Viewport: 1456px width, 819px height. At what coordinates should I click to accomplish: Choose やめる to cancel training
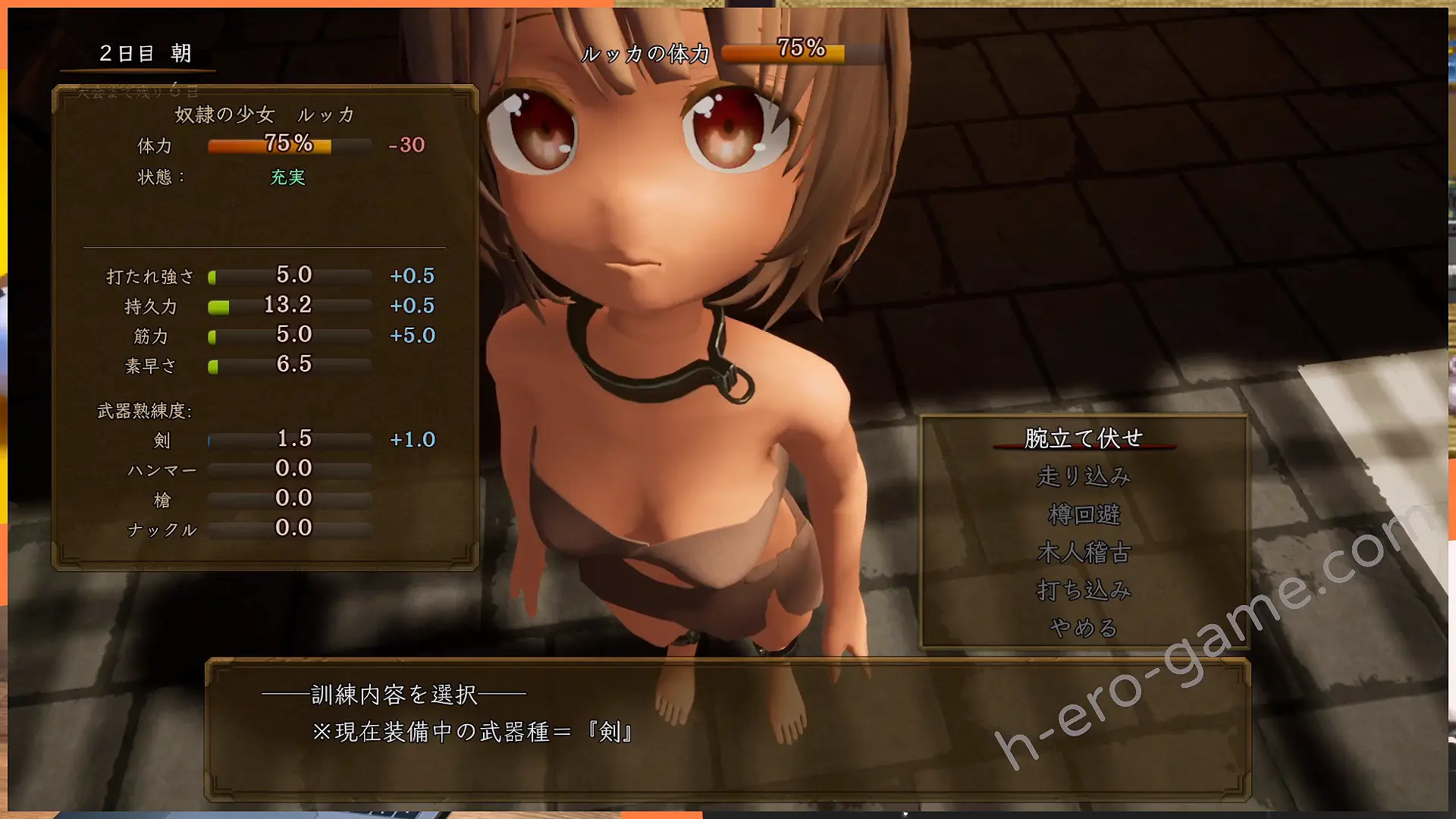tap(1084, 628)
